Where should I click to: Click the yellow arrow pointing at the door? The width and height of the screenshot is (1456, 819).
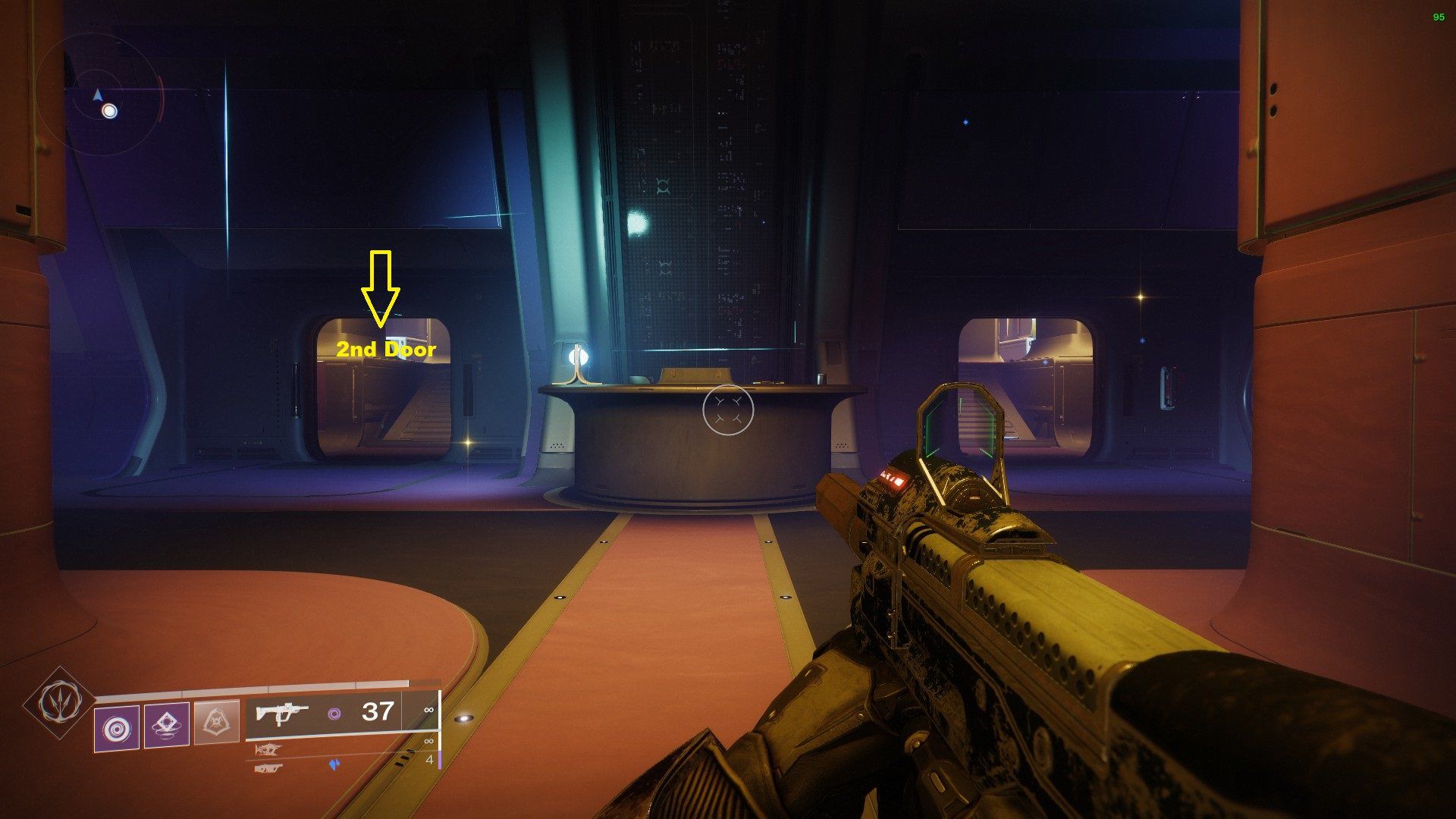click(x=380, y=287)
